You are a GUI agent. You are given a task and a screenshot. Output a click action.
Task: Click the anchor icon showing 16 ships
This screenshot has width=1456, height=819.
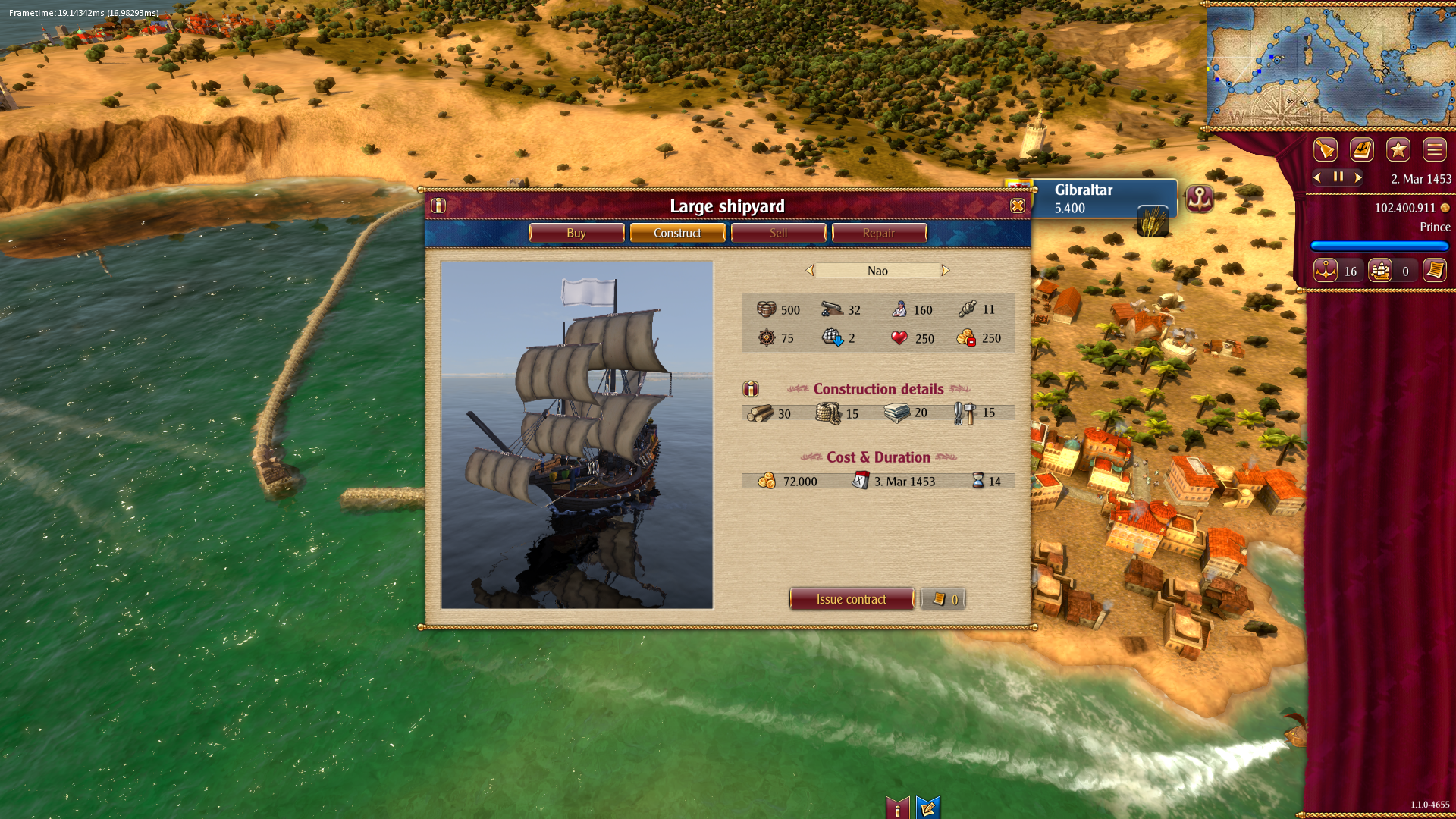tap(1326, 270)
